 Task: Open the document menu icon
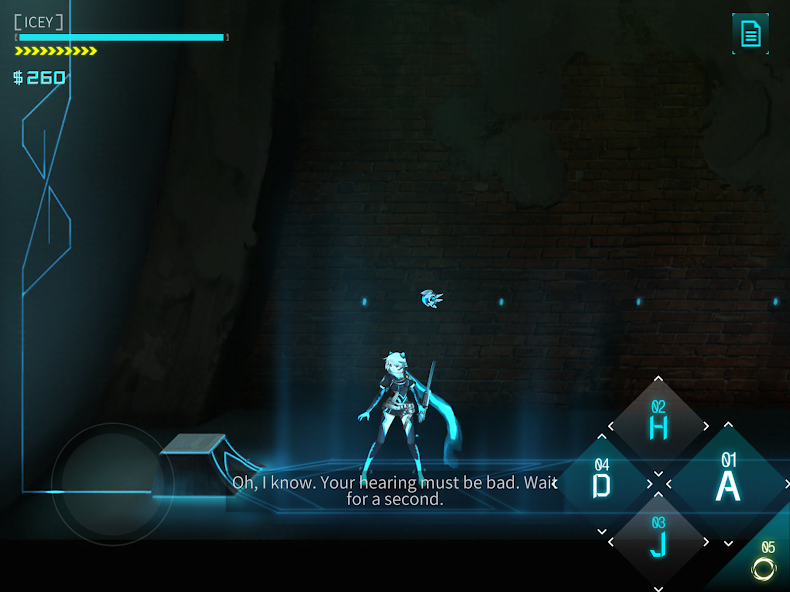(750, 34)
